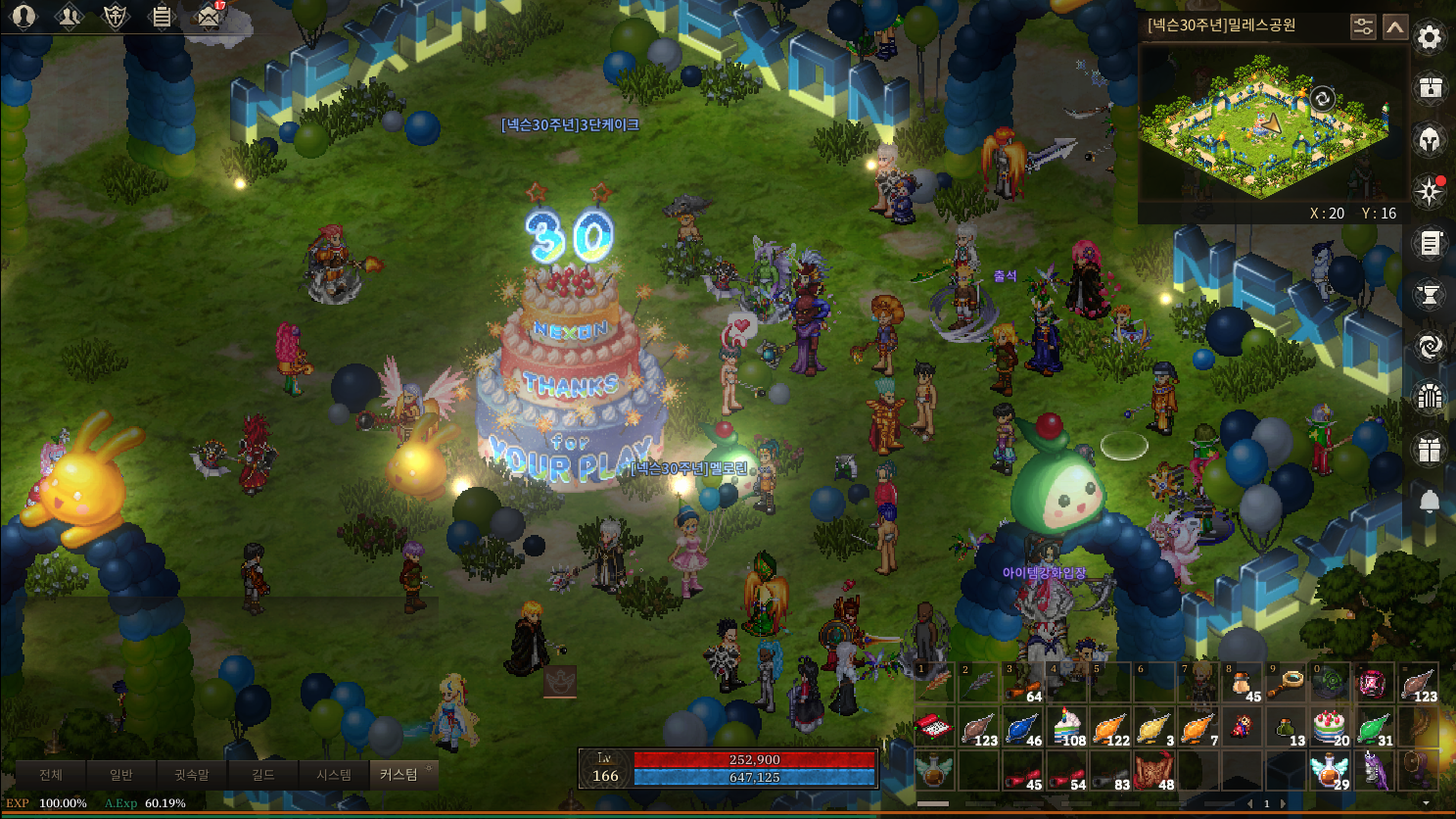The image size is (1456, 819).
Task: Use the green gourd item with 31
Action: (1373, 727)
